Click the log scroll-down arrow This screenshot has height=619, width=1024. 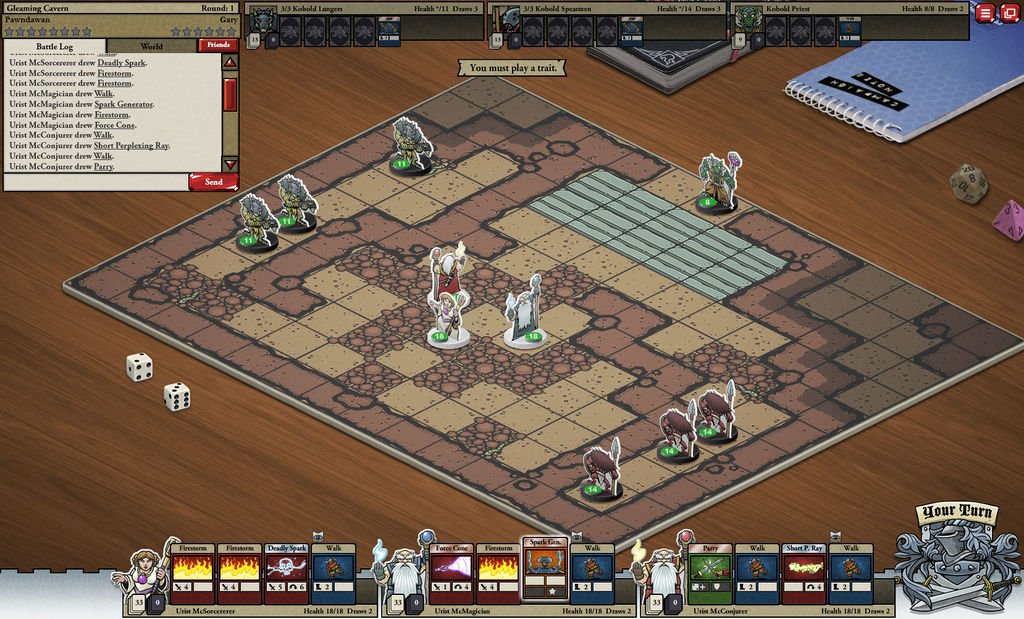(230, 163)
